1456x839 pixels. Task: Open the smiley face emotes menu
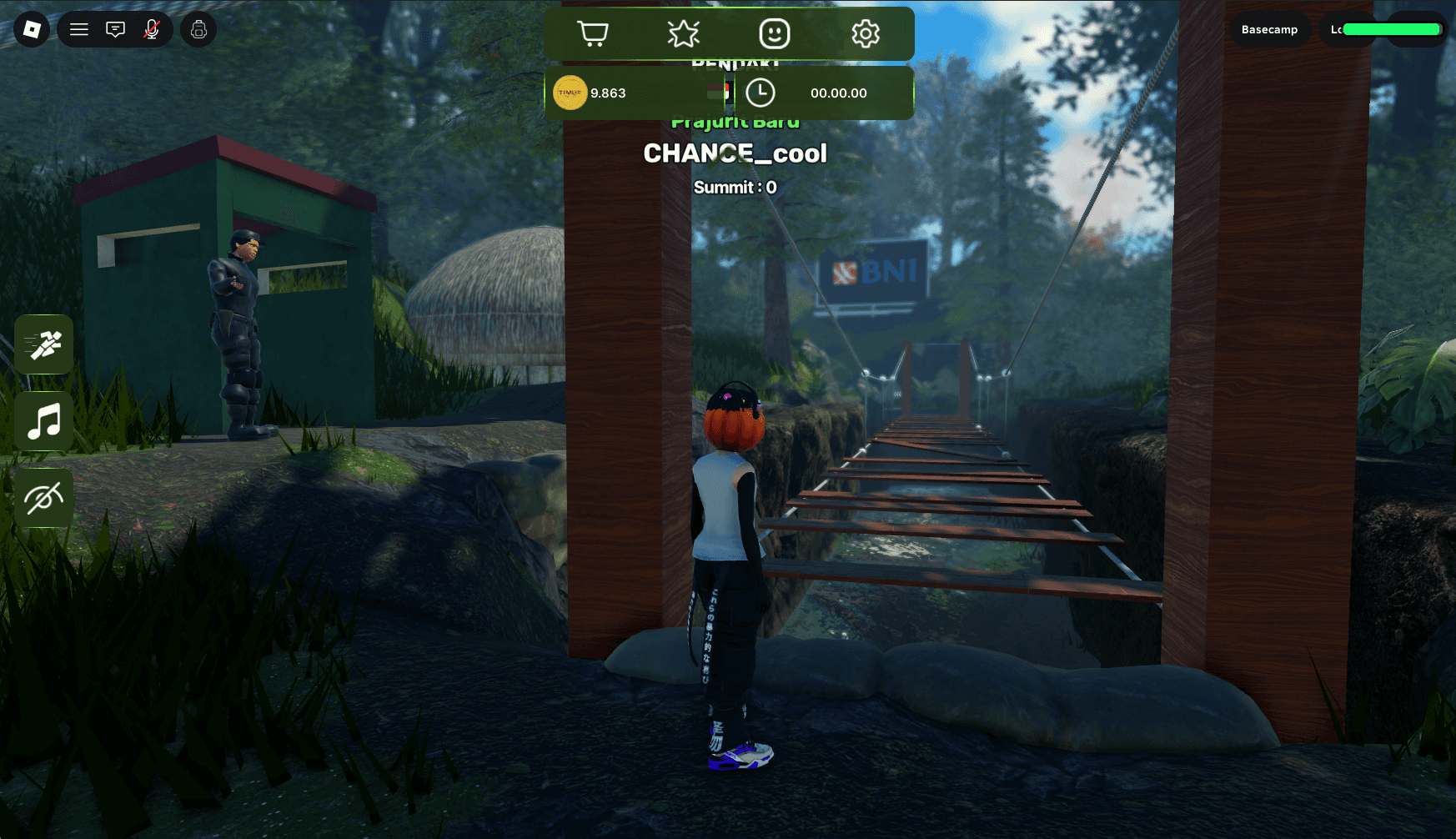pyautogui.click(x=774, y=34)
